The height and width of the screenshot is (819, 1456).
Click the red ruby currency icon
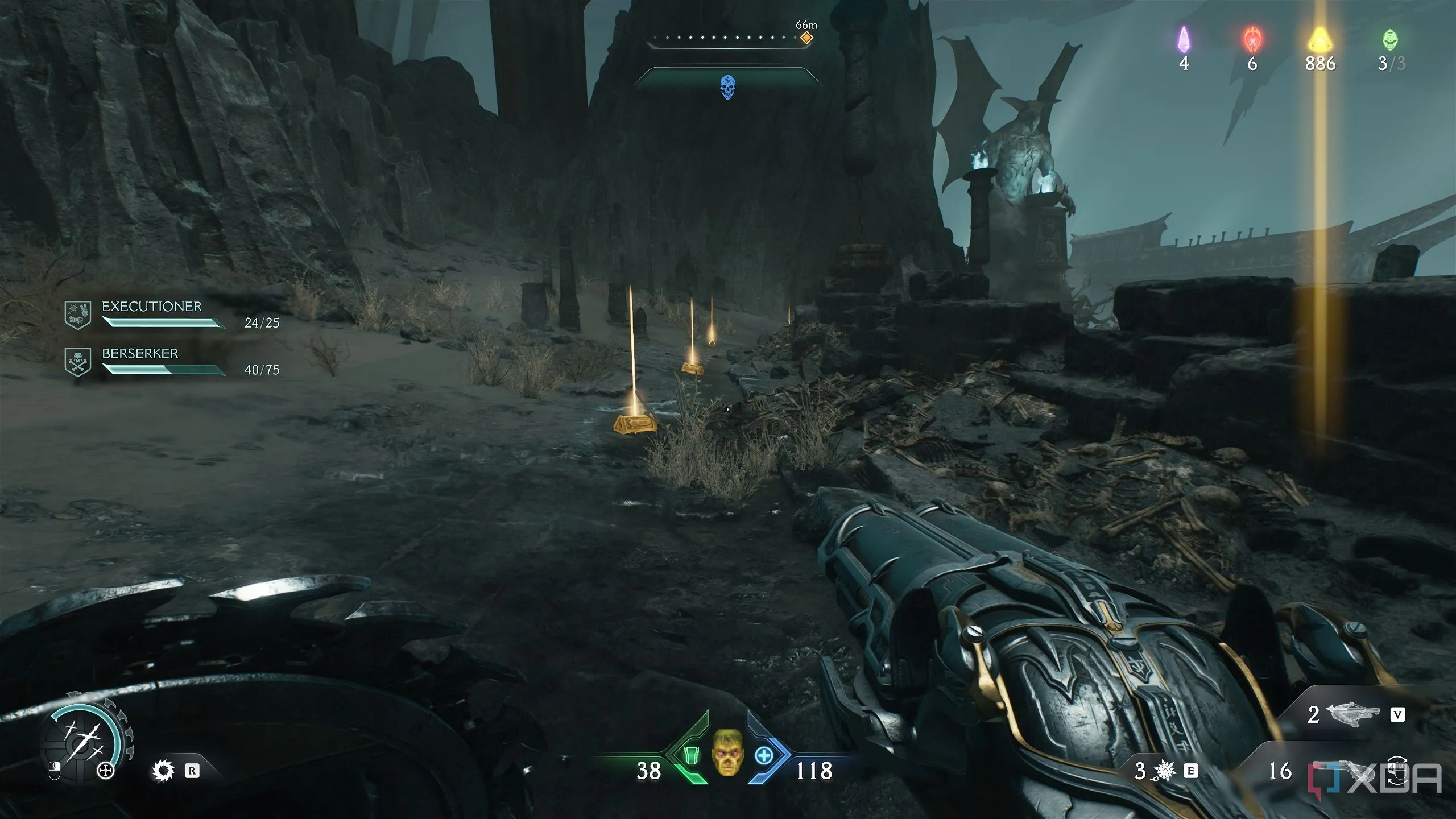coord(1252,40)
